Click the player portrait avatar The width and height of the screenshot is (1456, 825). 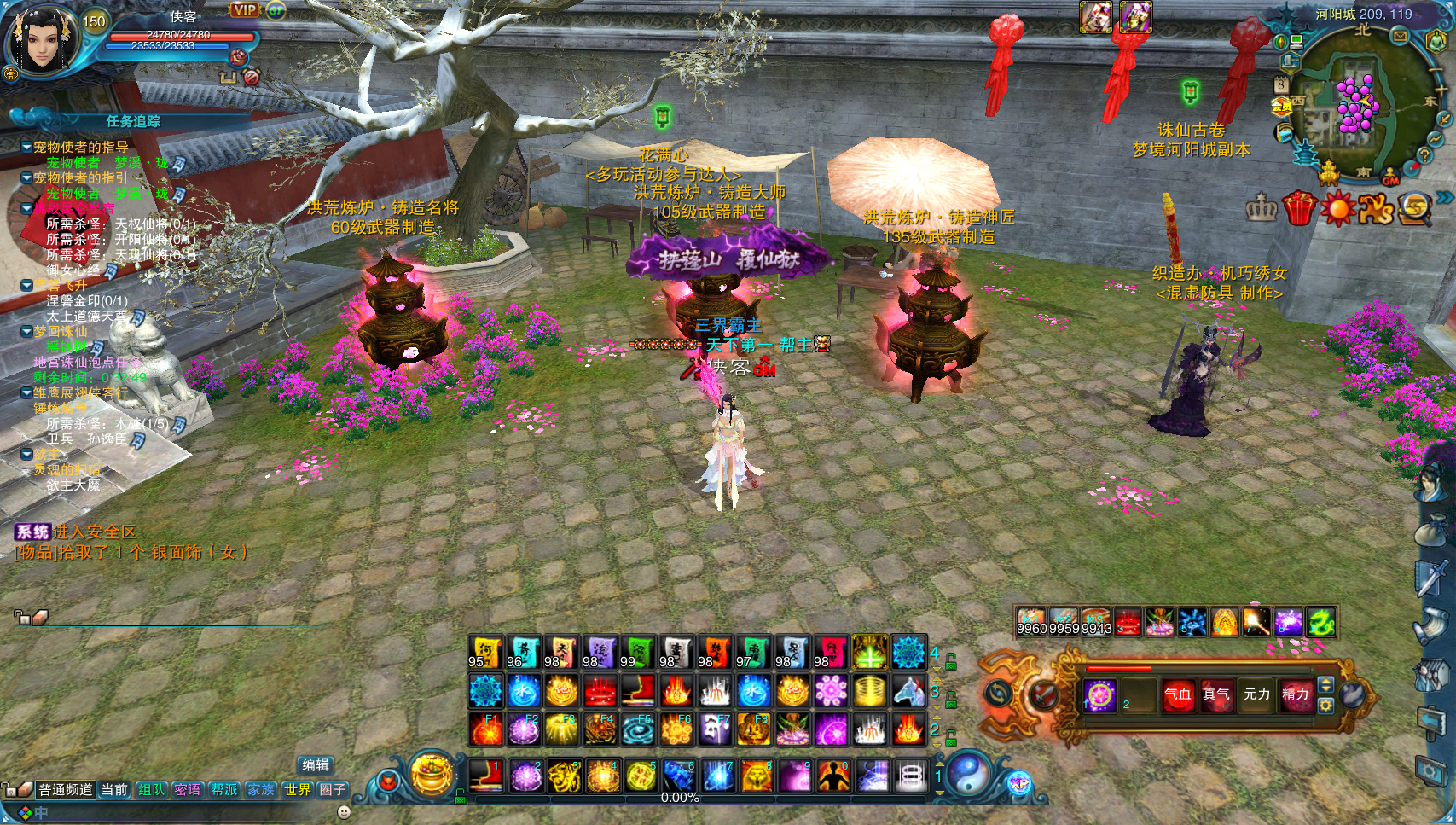(43, 41)
